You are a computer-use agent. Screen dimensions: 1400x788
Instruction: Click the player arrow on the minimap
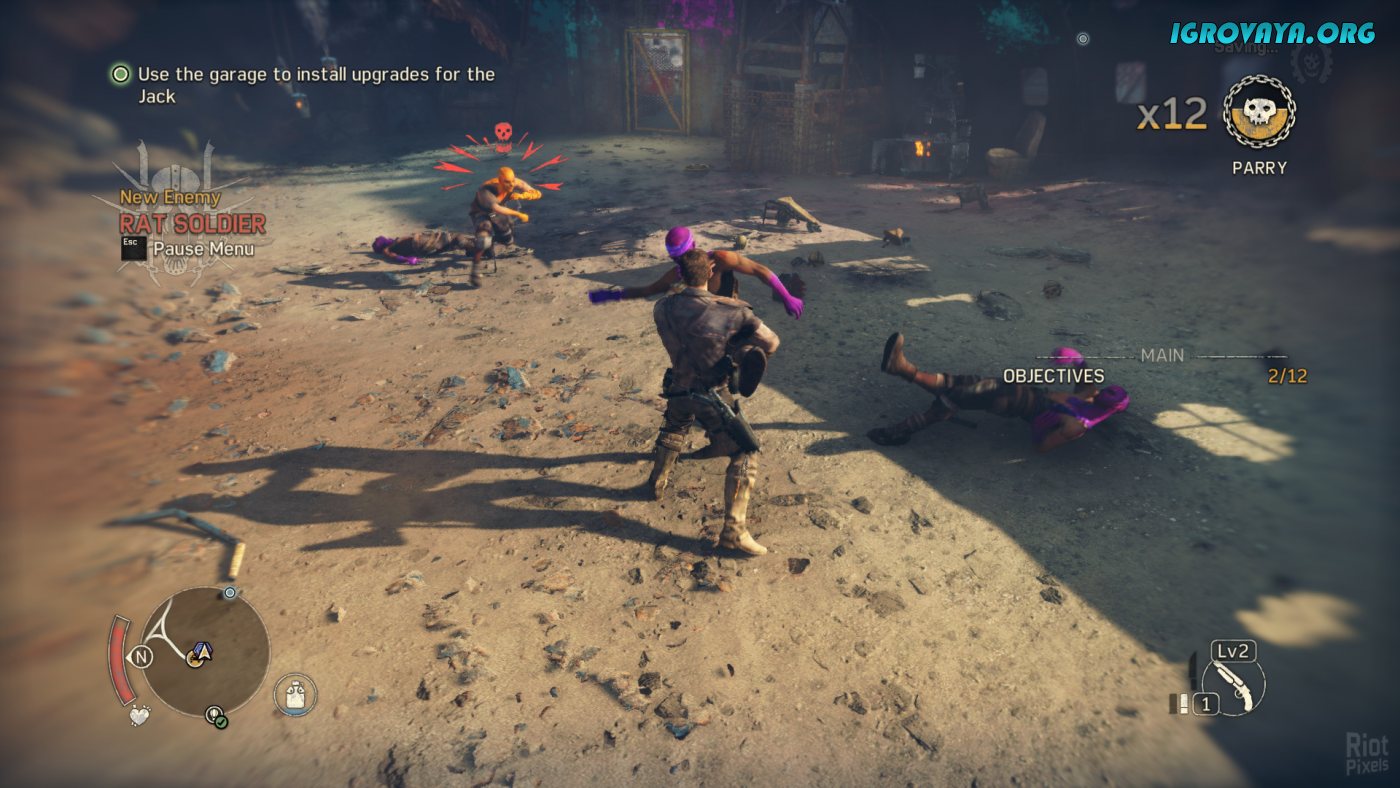pyautogui.click(x=202, y=652)
